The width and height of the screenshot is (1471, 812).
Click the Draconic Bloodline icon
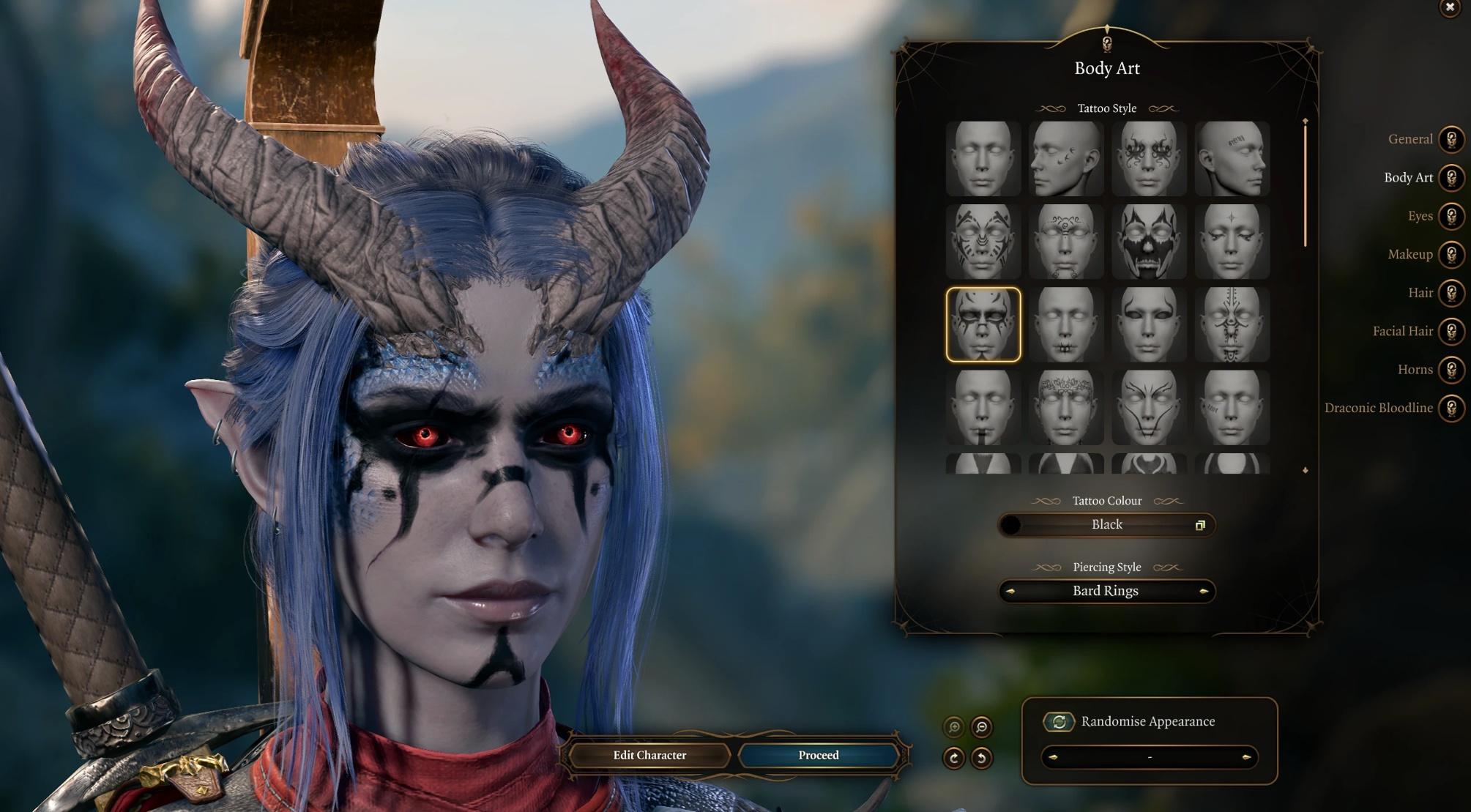(x=1450, y=408)
